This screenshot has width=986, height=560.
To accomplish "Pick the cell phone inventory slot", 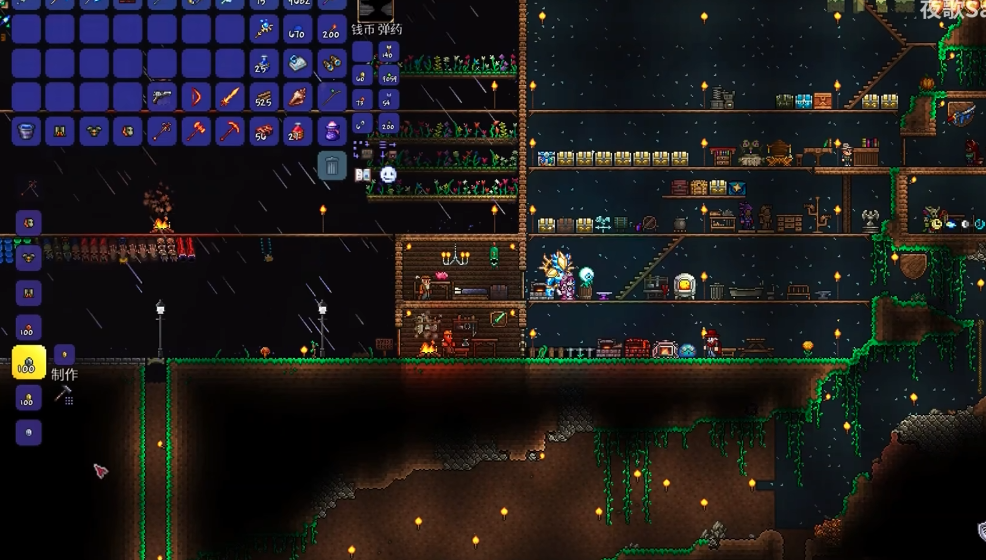I will 298,63.
